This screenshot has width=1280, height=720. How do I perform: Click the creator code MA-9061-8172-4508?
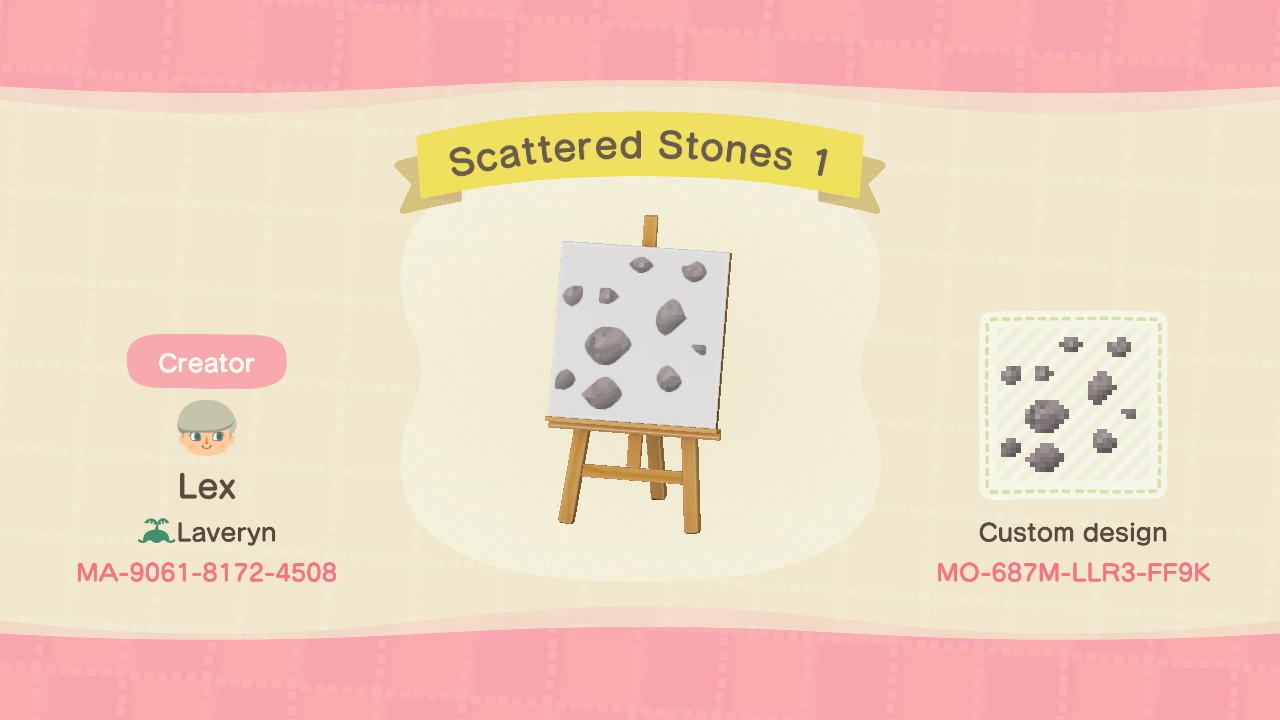(x=206, y=573)
